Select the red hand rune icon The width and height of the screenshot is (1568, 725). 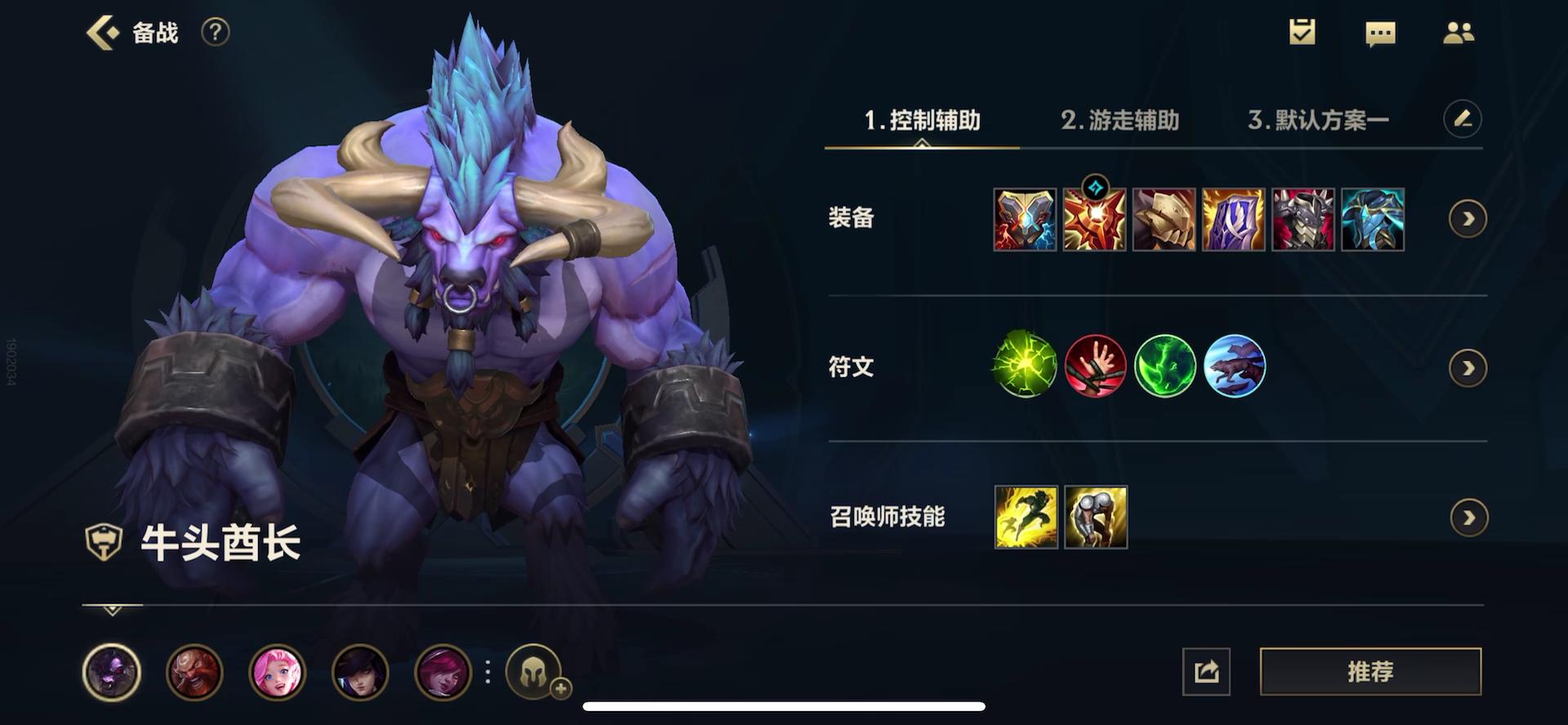pyautogui.click(x=1095, y=367)
